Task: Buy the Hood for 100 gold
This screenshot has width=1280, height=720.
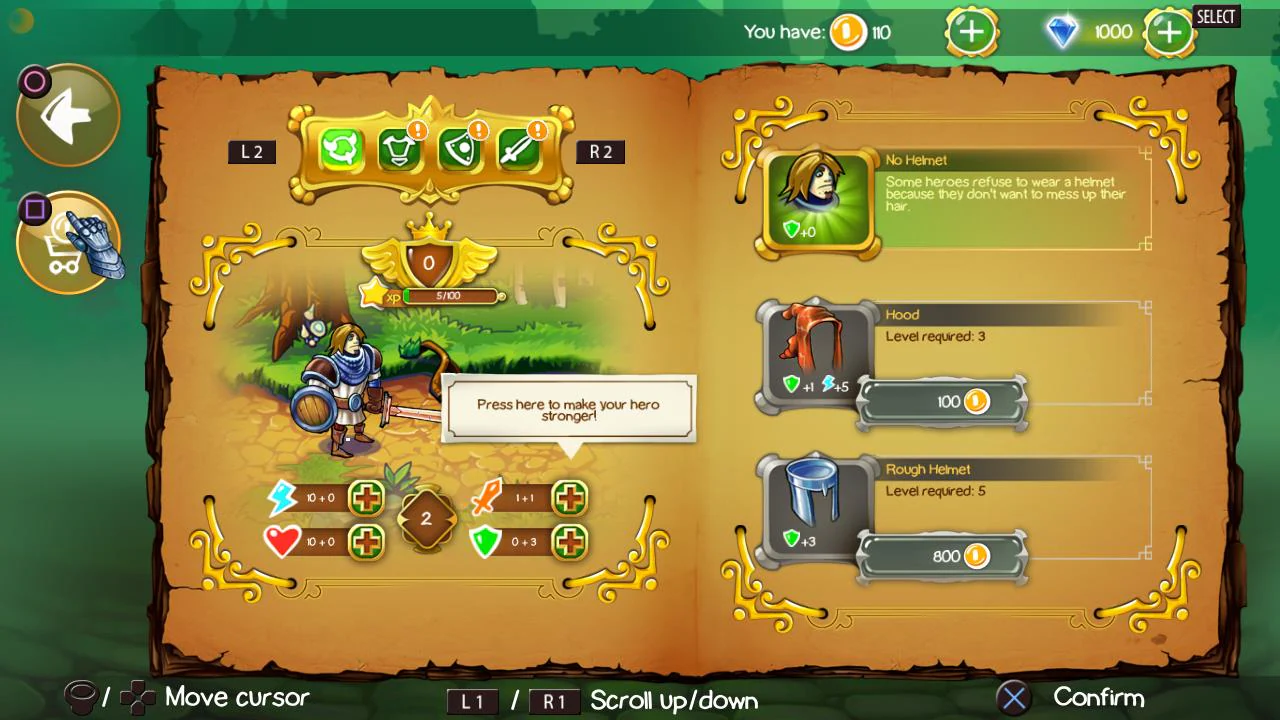Action: 940,401
